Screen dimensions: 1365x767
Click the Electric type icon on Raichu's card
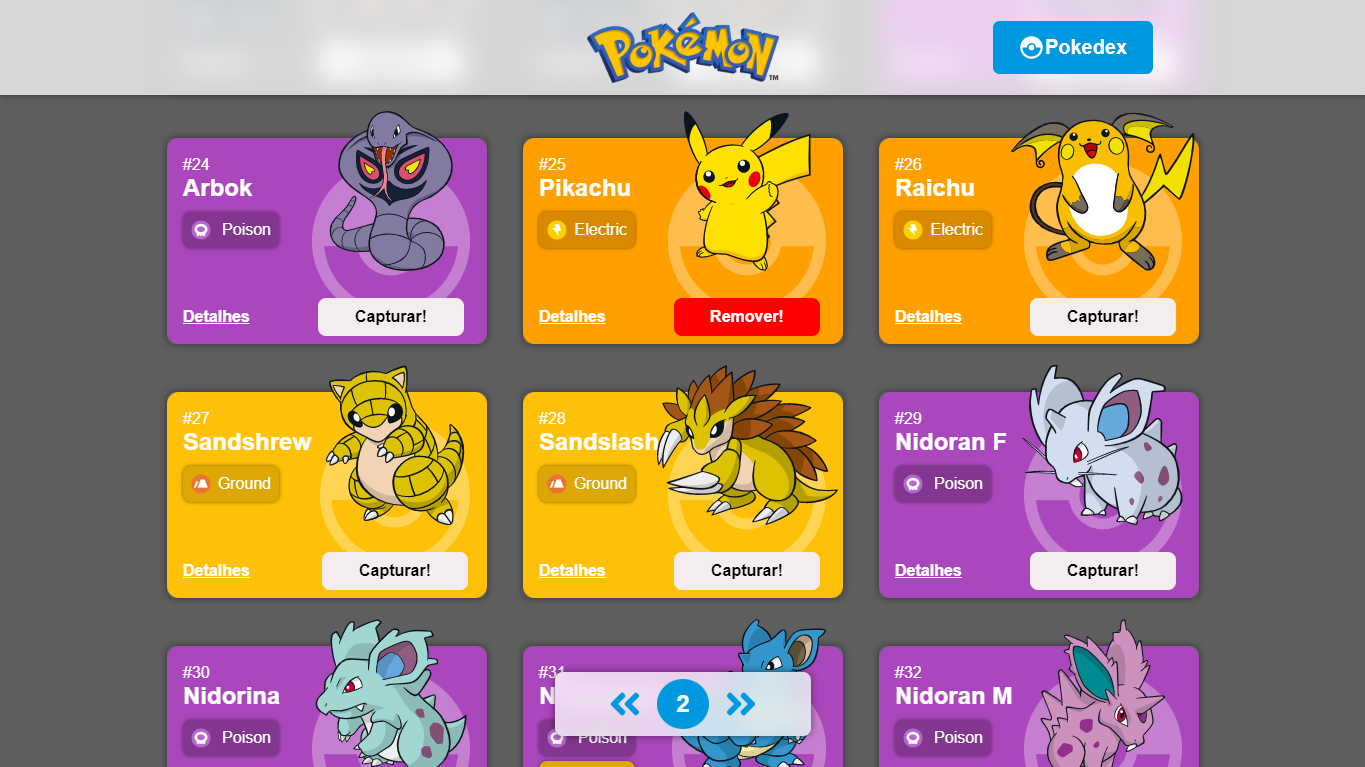[x=915, y=230]
